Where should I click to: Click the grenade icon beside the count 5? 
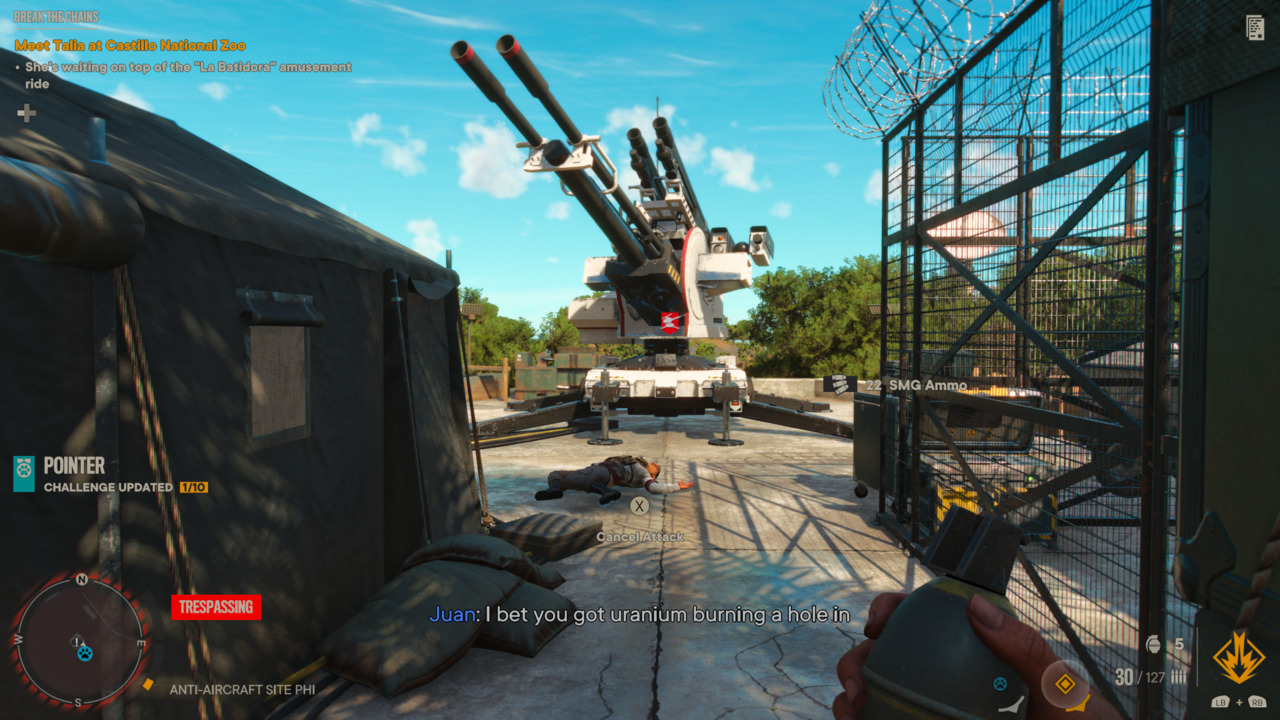pos(1153,644)
